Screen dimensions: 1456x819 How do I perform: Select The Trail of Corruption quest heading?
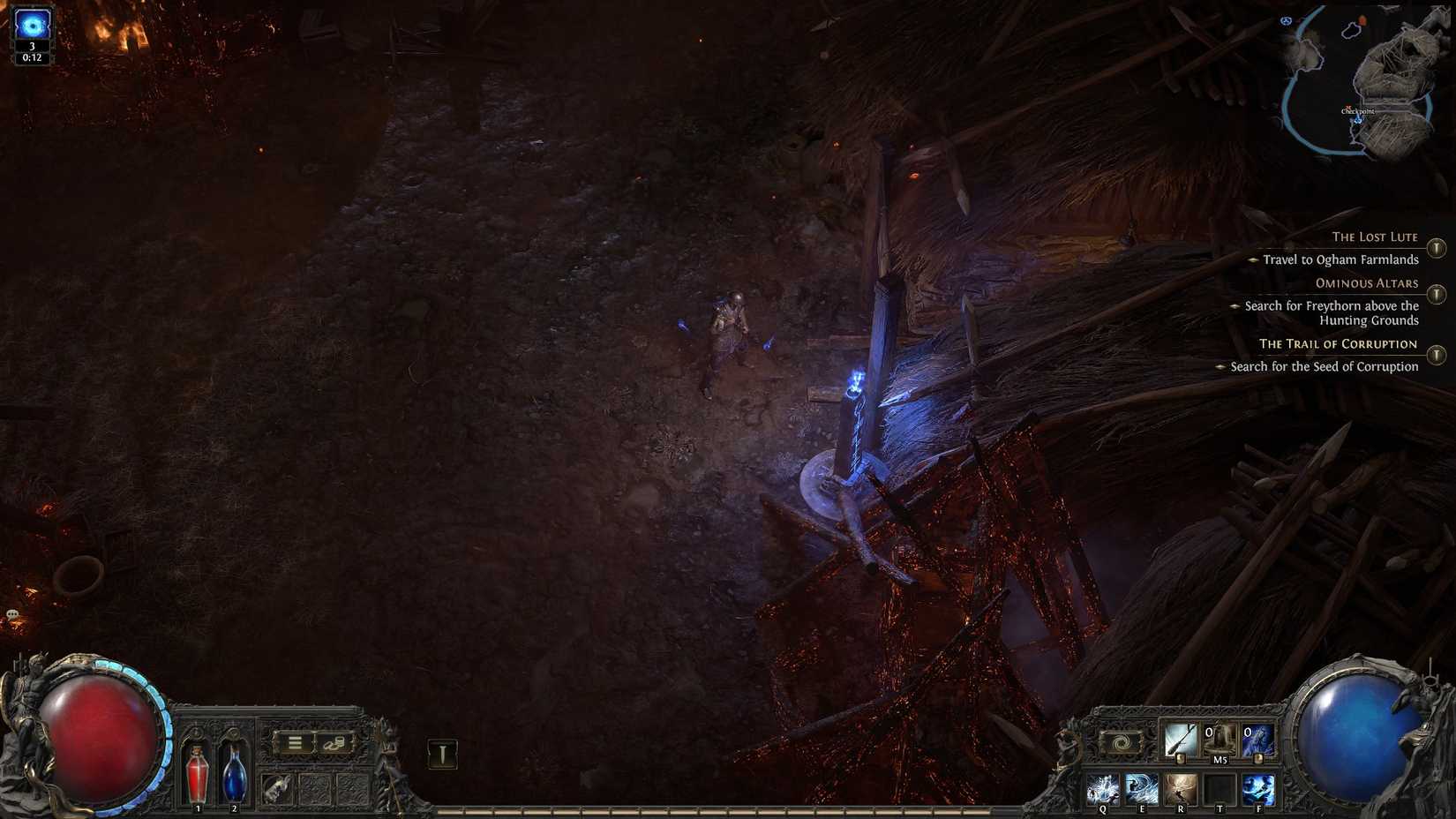tap(1337, 343)
